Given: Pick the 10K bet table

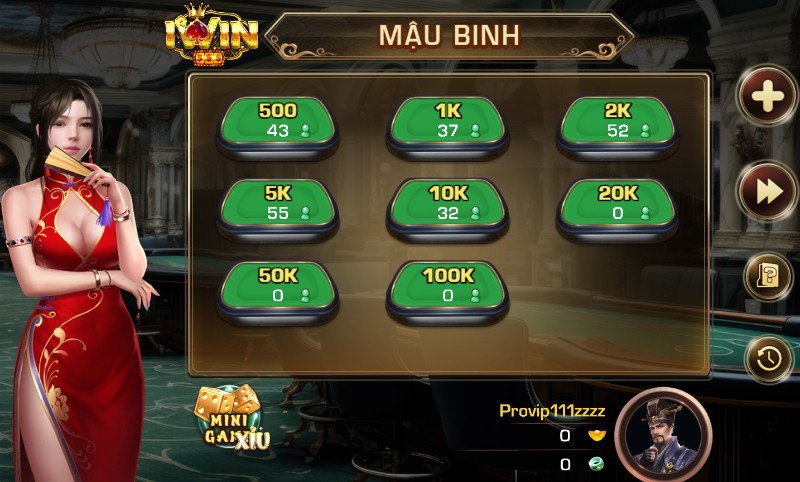Looking at the screenshot, I should coord(447,204).
